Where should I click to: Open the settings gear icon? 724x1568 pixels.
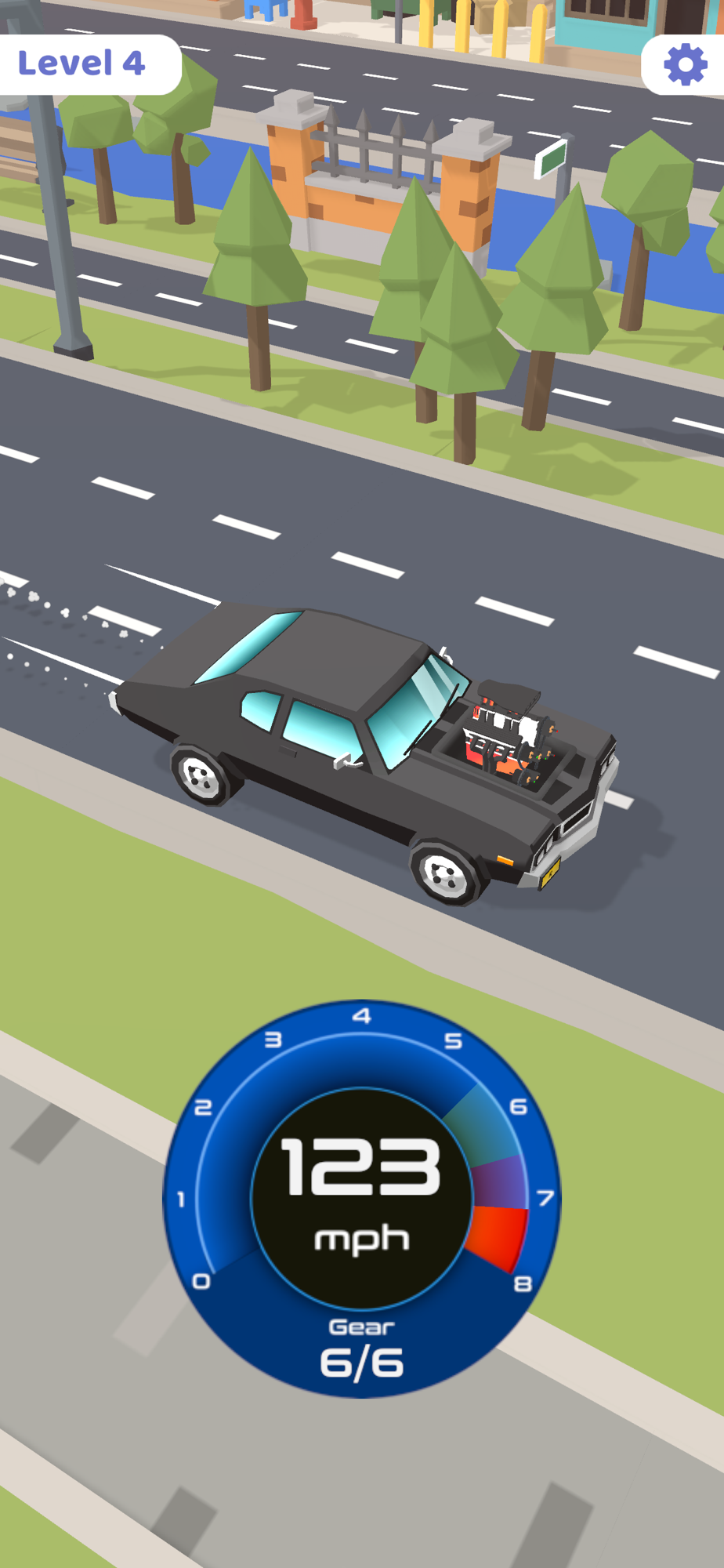[x=685, y=64]
